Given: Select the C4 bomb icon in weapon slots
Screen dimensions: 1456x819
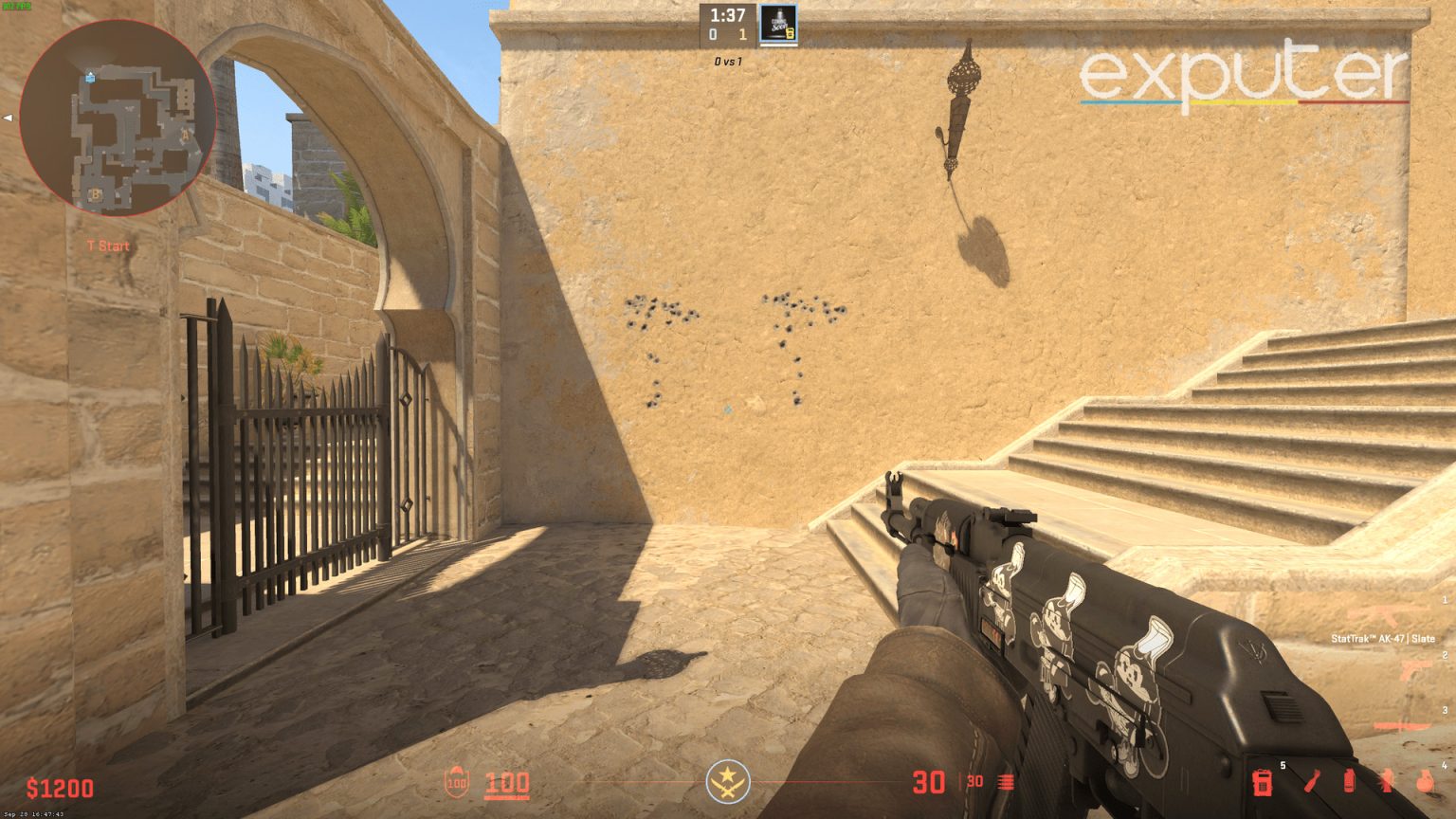Looking at the screenshot, I should pos(1264,784).
